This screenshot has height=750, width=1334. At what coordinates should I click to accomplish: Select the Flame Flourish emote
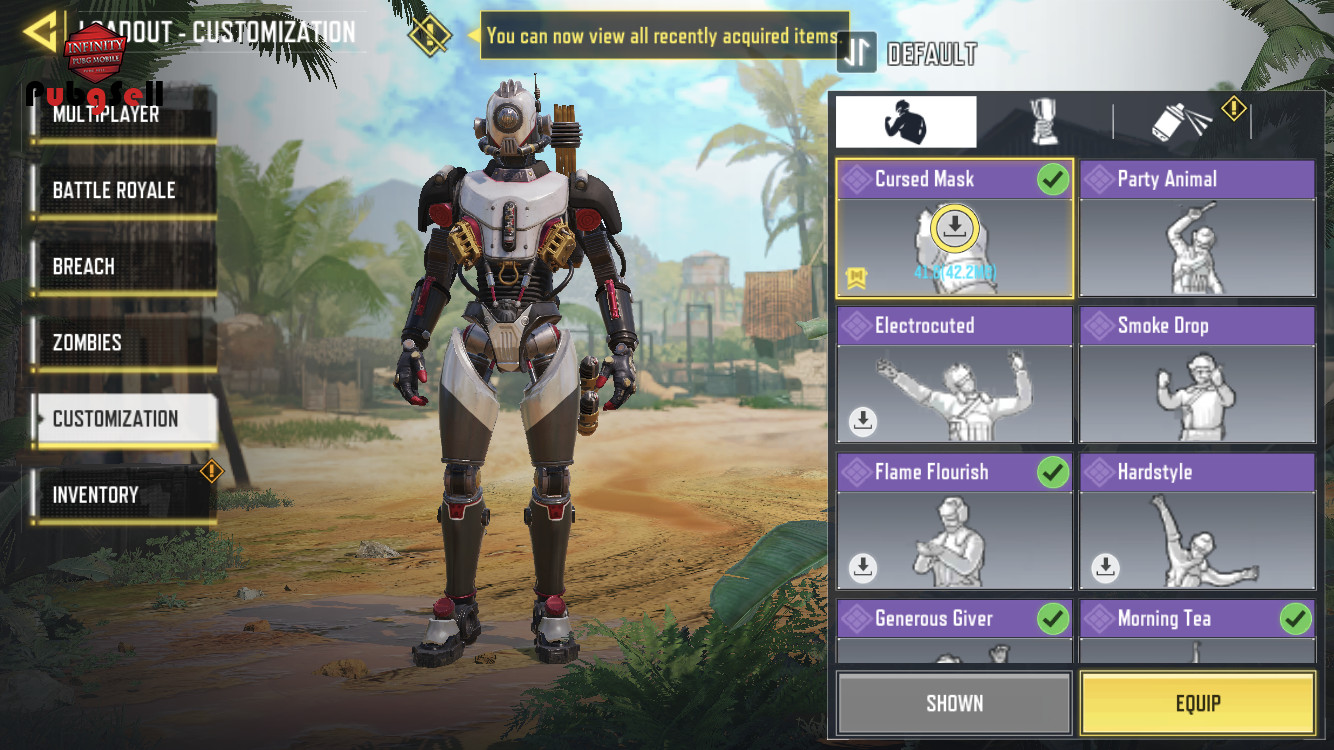point(955,521)
